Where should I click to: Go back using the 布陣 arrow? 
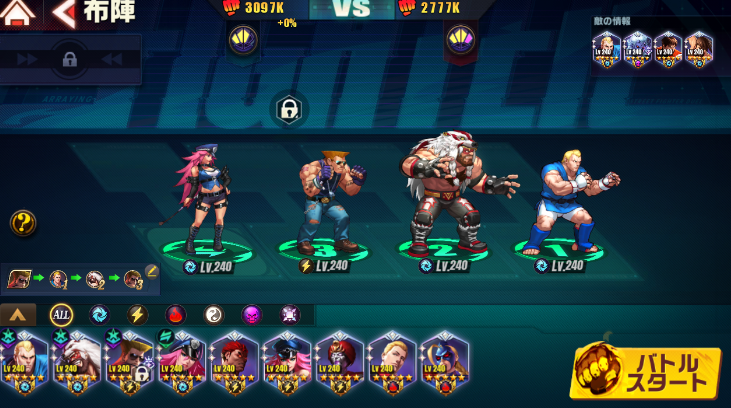64,13
